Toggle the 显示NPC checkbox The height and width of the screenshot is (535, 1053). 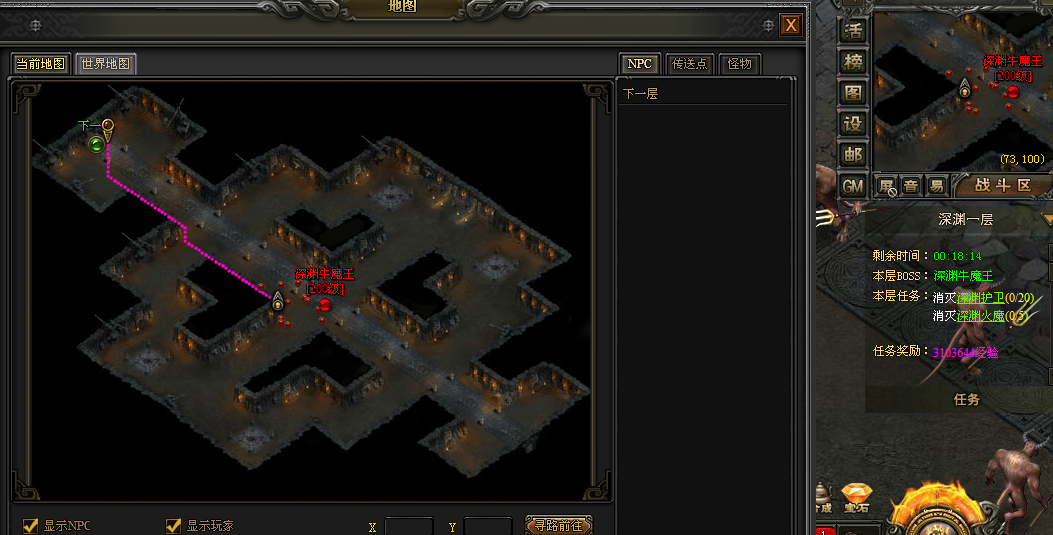coord(31,526)
